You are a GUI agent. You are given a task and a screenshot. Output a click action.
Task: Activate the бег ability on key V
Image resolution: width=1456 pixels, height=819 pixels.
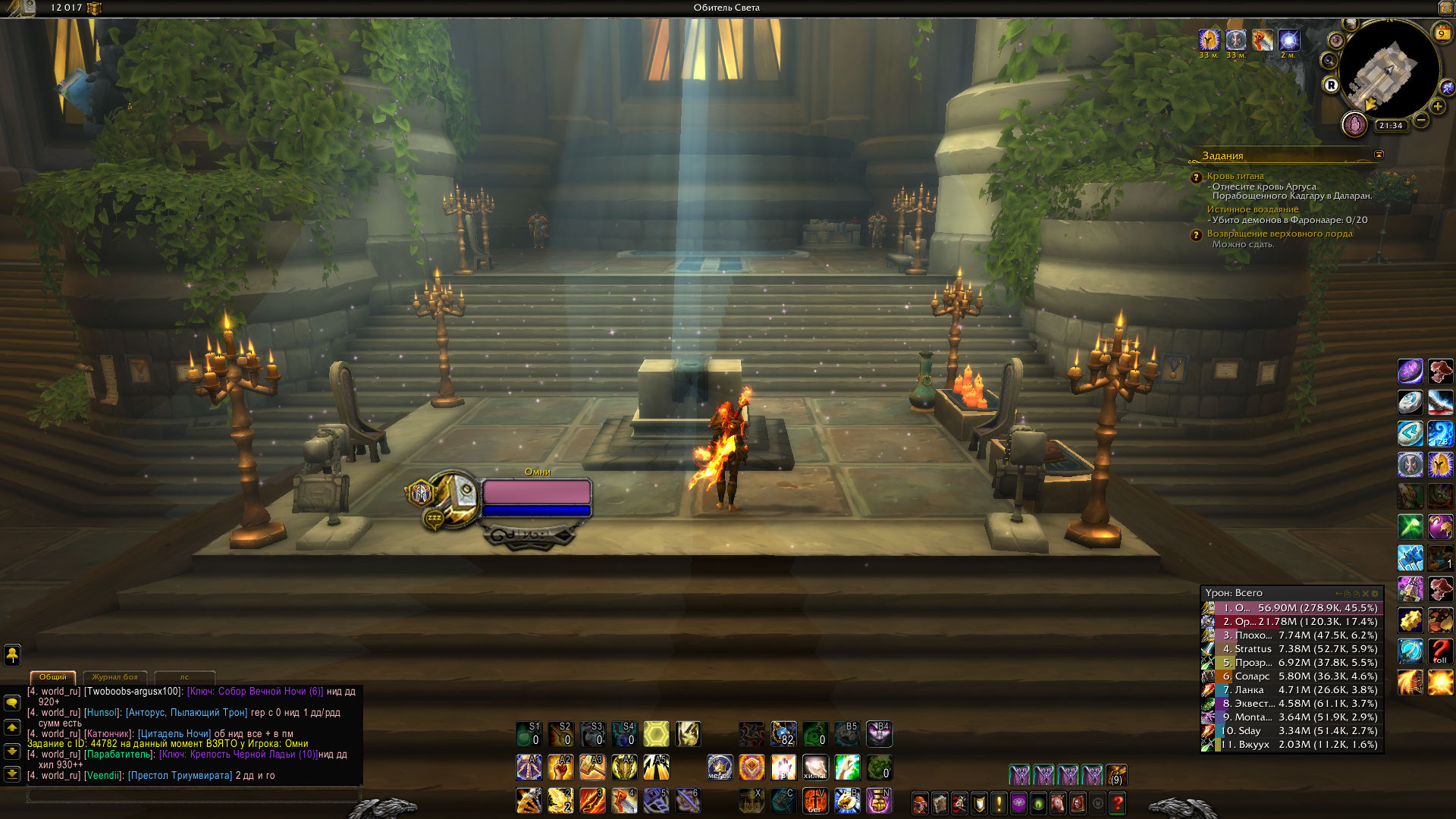click(x=815, y=801)
